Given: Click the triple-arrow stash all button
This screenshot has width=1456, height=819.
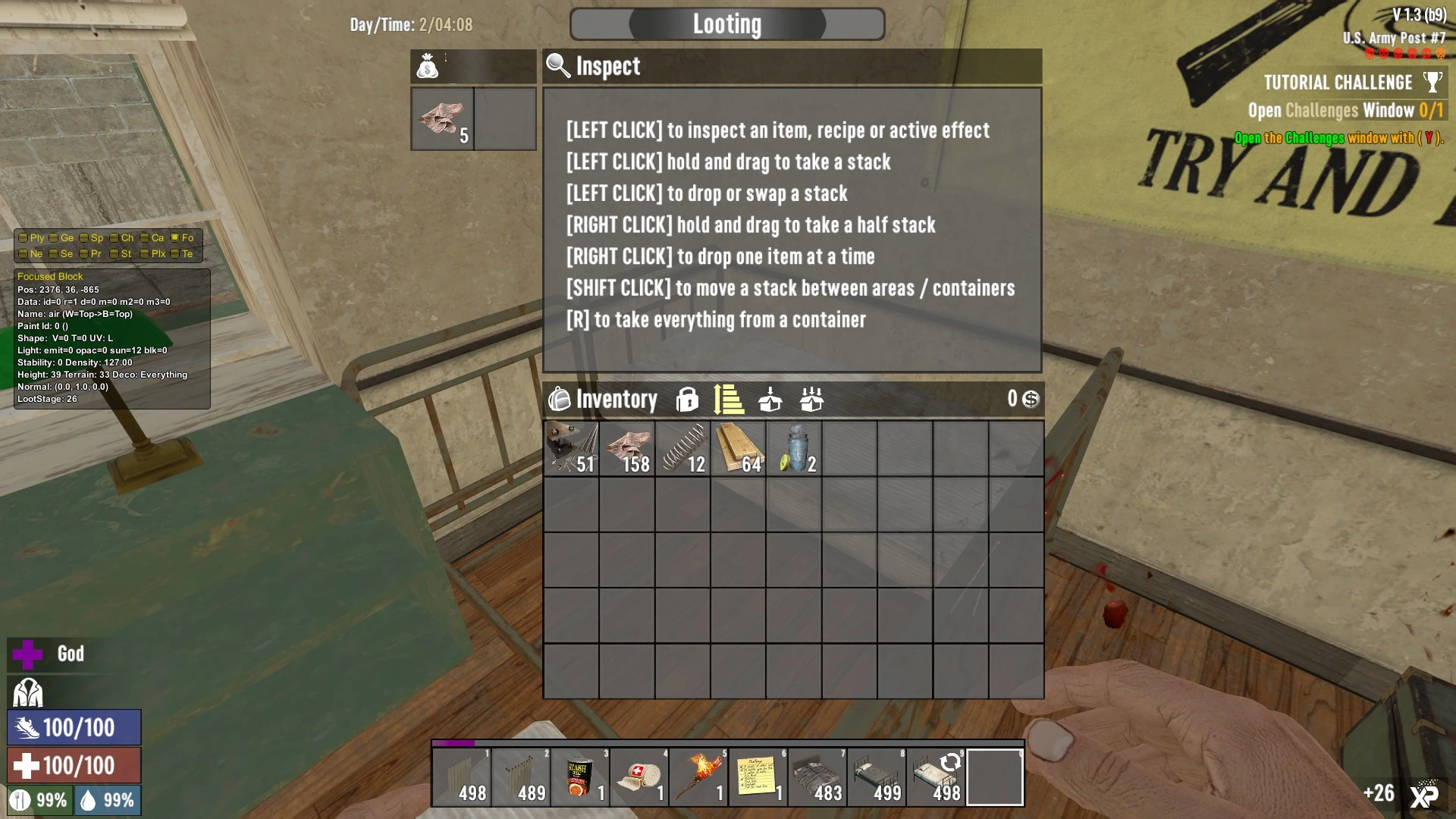Looking at the screenshot, I should (811, 400).
